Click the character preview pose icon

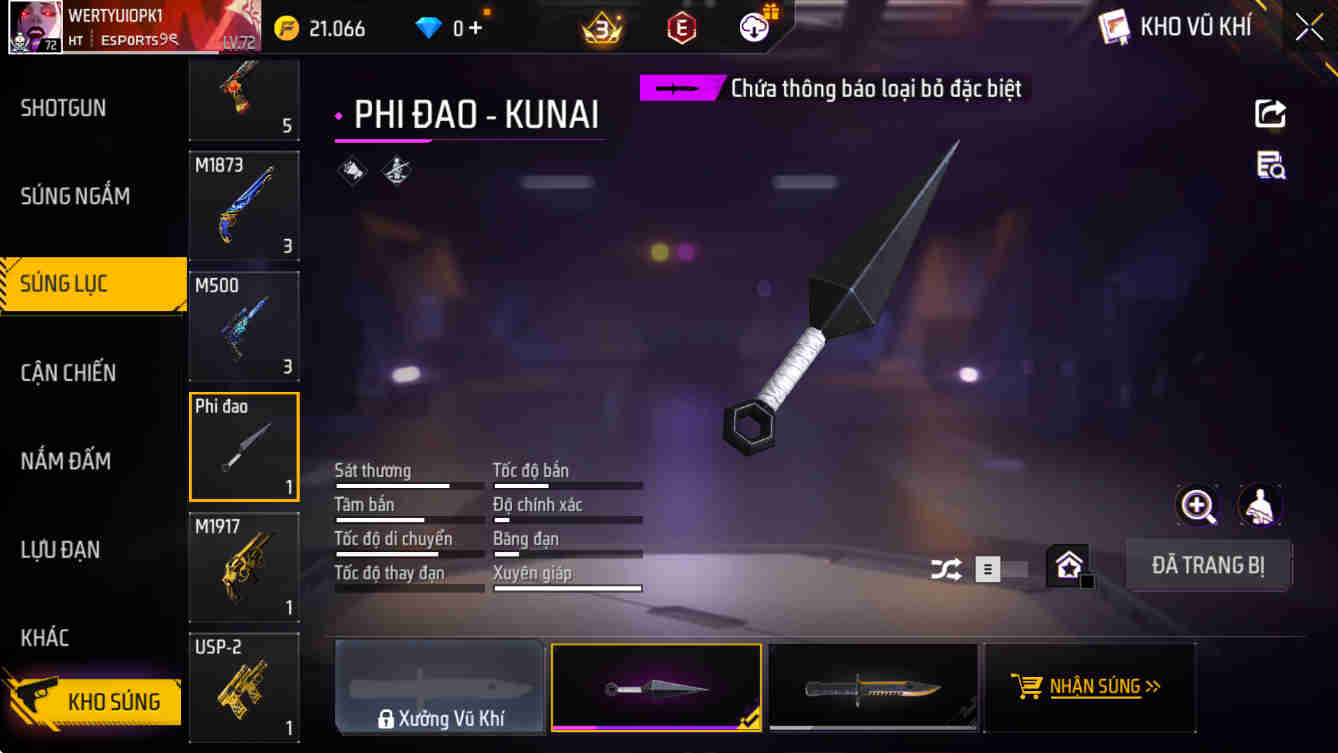[1259, 505]
